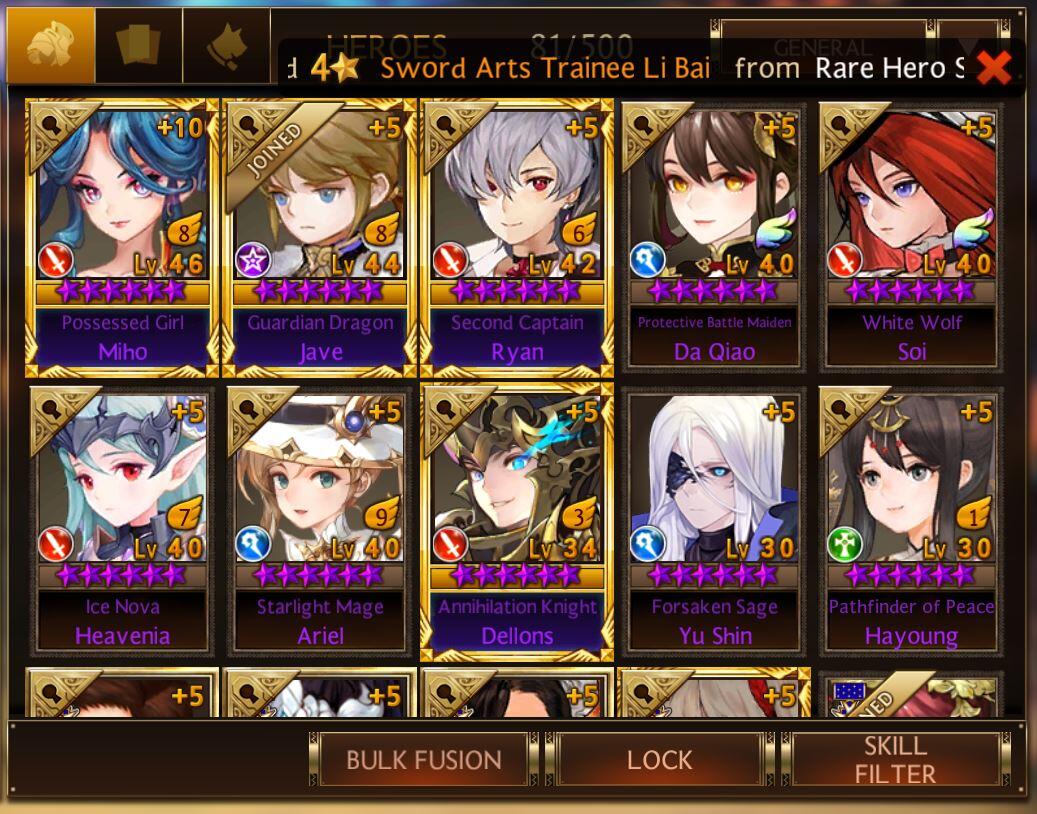Viewport: 1037px width, 814px height.
Task: Choose the Guardian Dragon Jave card
Action: click(320, 237)
